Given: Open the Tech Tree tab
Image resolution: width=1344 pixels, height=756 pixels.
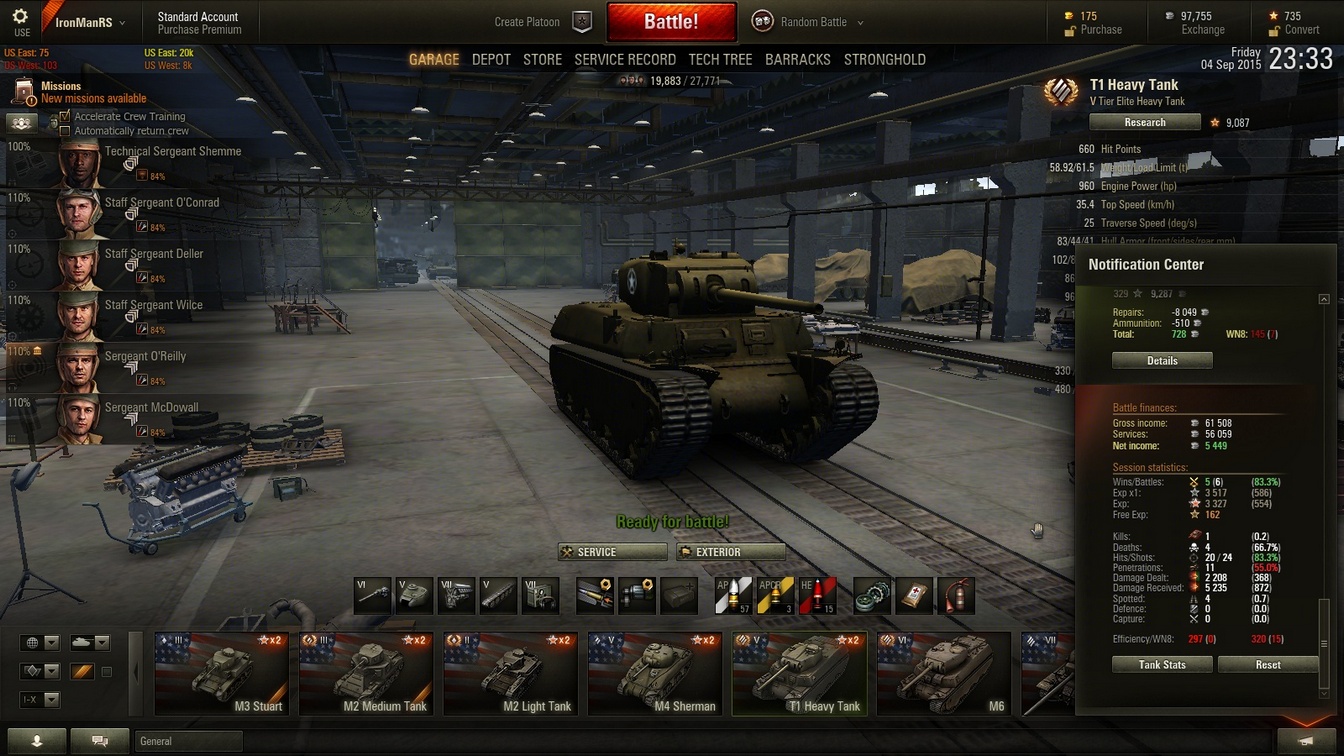Looking at the screenshot, I should point(720,60).
